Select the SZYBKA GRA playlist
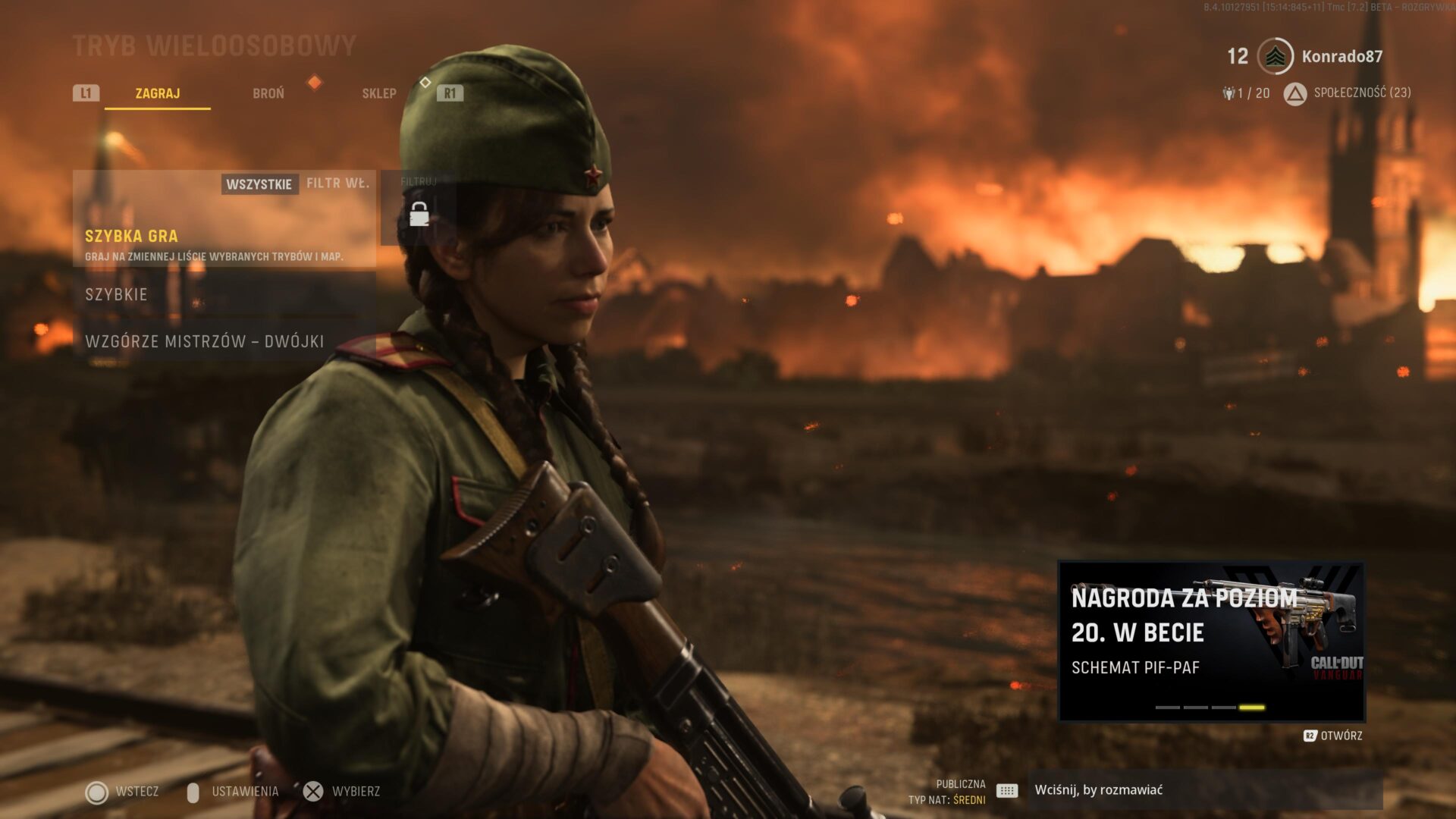This screenshot has width=1456, height=819. click(x=224, y=244)
